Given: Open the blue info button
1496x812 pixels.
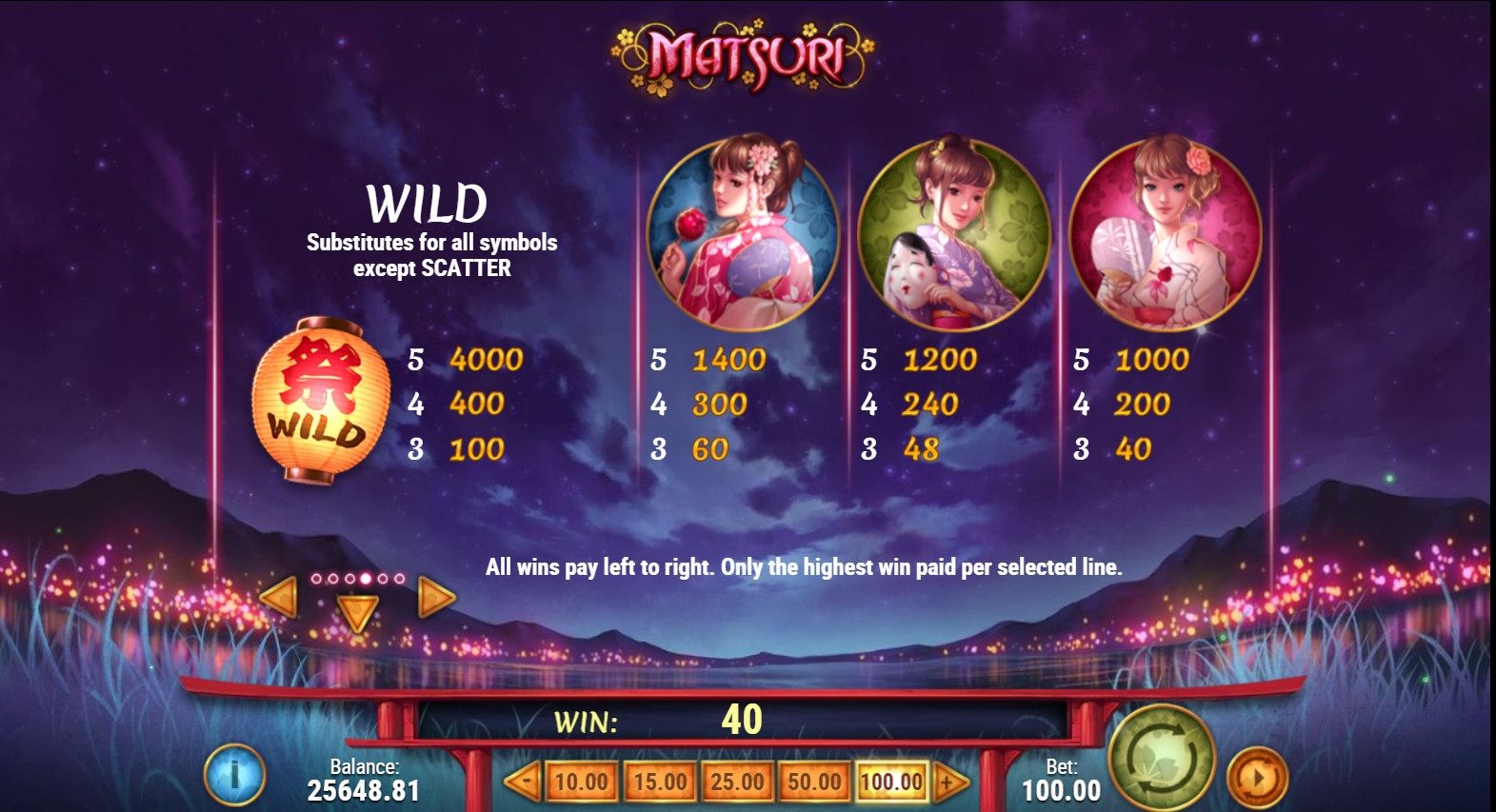Looking at the screenshot, I should [x=234, y=775].
